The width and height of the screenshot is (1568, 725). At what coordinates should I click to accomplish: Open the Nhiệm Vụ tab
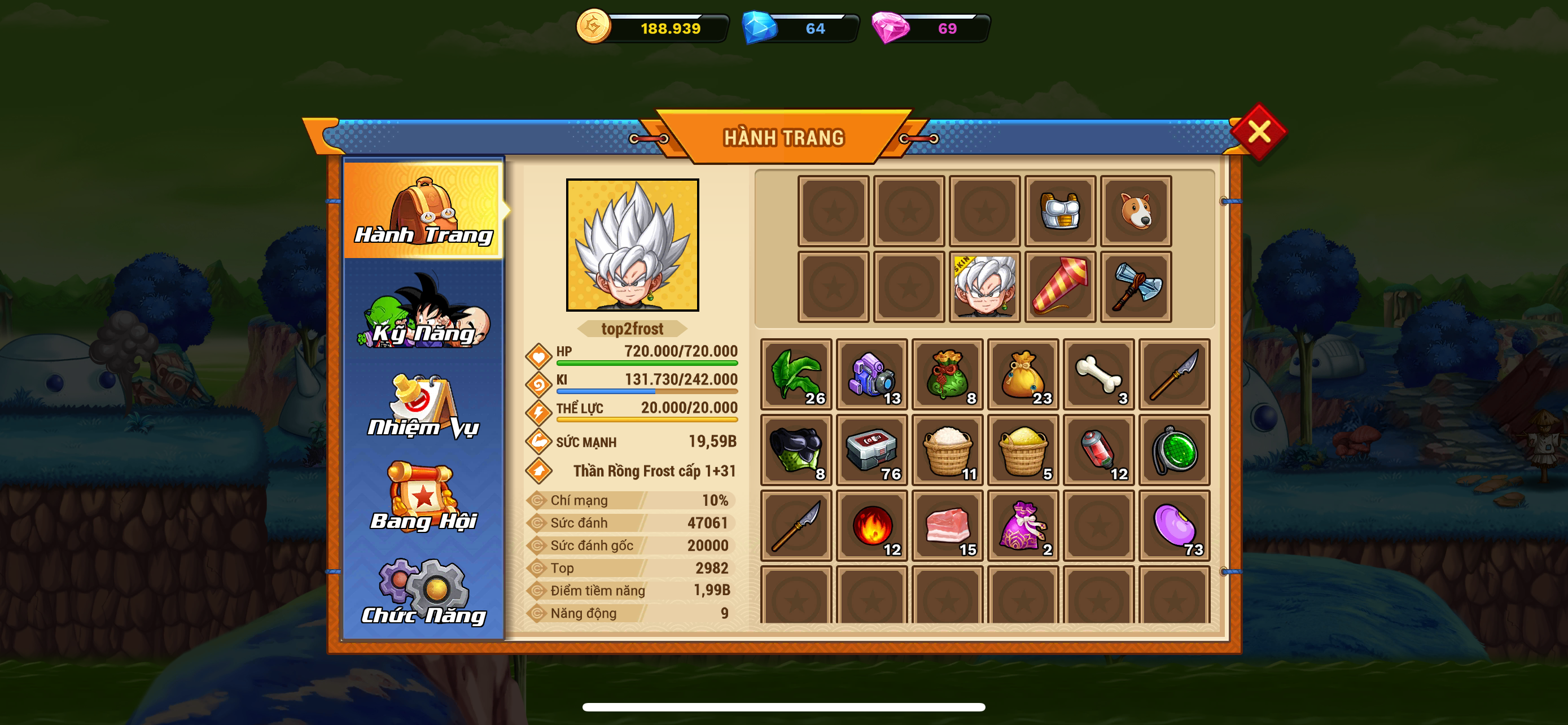tap(423, 405)
